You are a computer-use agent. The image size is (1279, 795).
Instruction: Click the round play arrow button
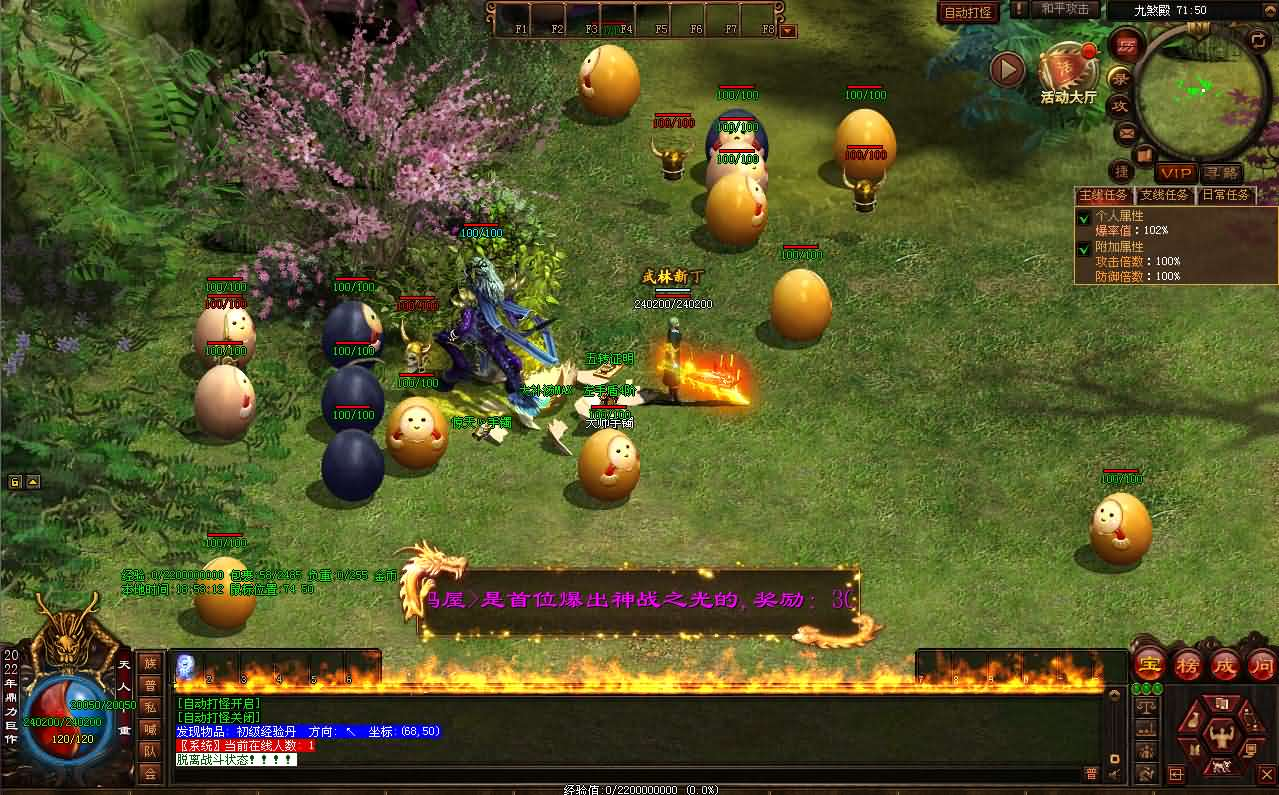click(x=1007, y=69)
